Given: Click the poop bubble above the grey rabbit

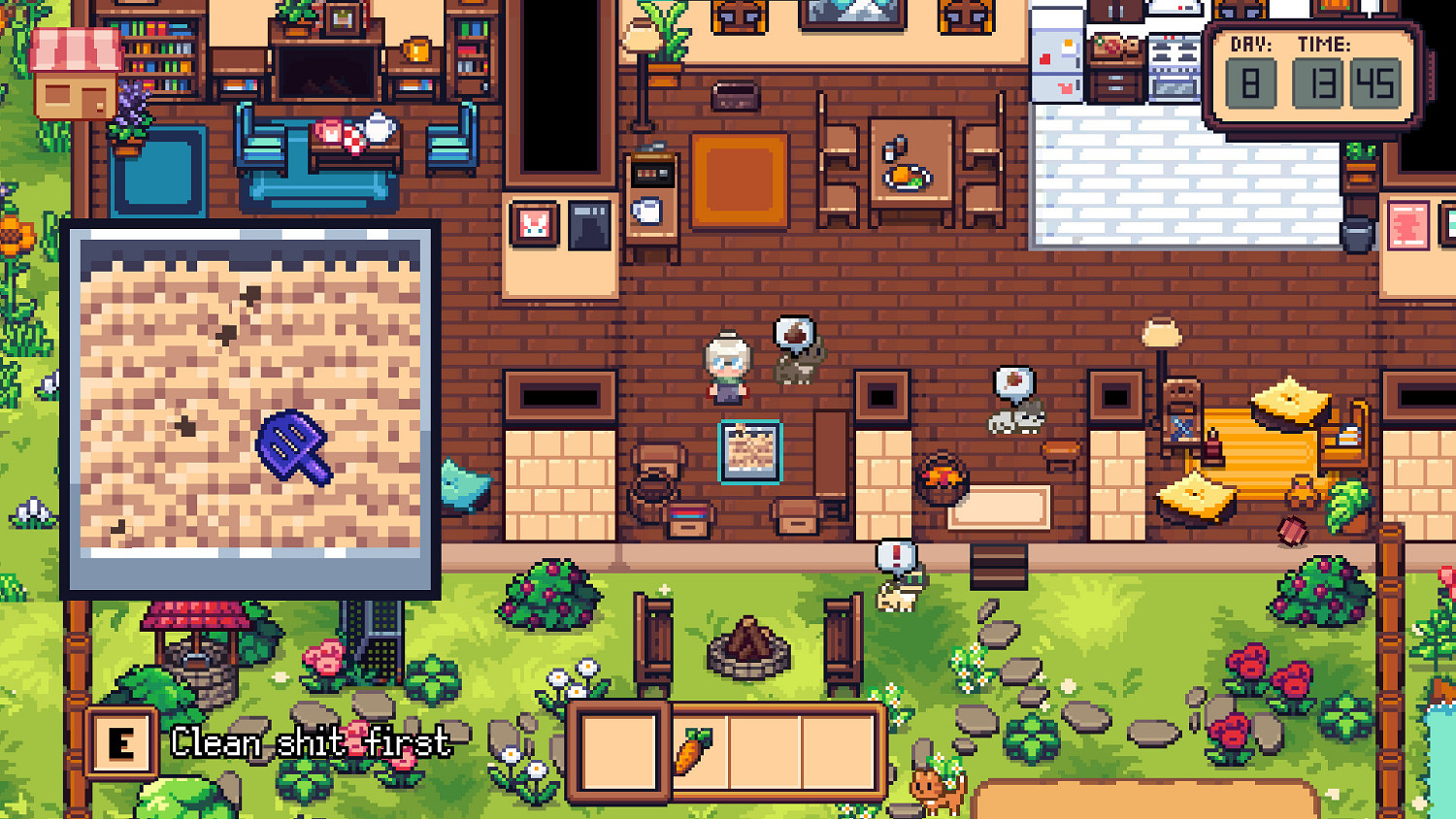Looking at the screenshot, I should [1011, 380].
